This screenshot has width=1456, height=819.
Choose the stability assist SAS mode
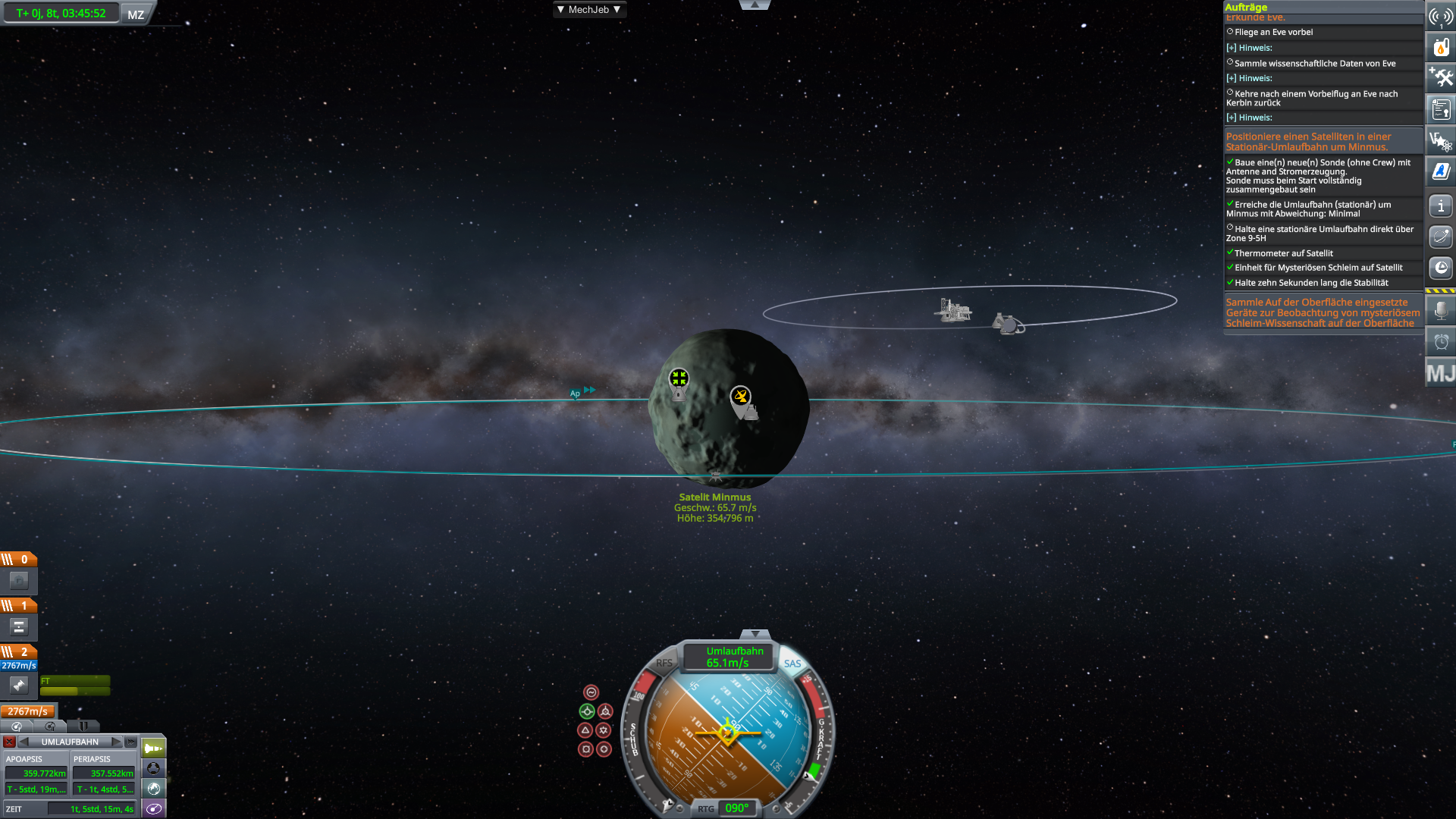(591, 692)
